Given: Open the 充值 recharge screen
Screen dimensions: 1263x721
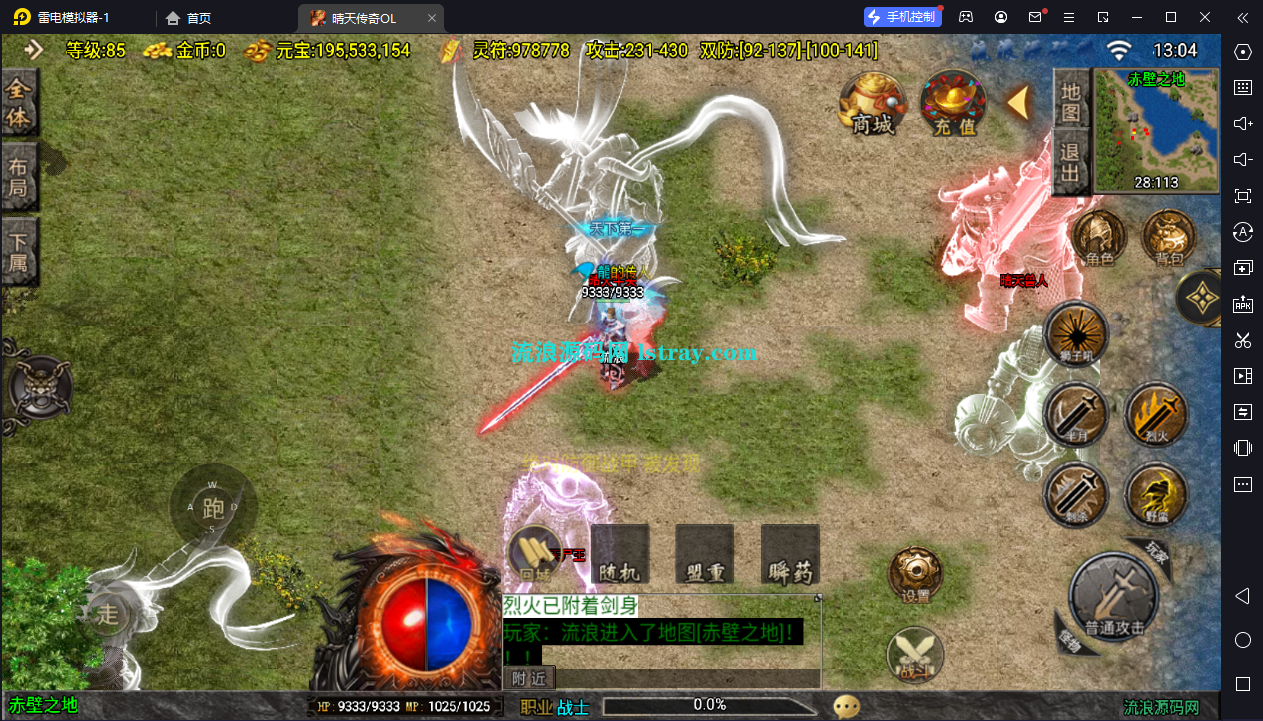Looking at the screenshot, I should [x=954, y=102].
